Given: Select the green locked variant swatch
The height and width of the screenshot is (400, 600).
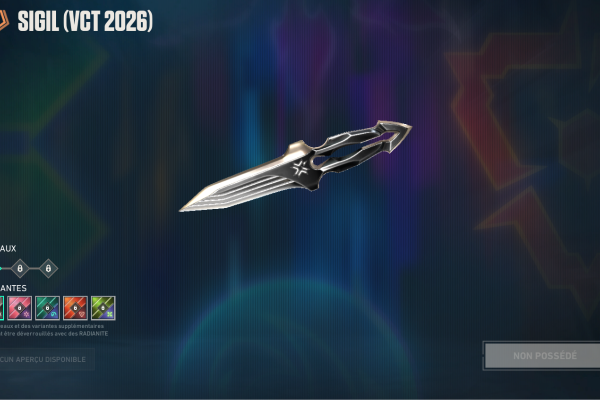Looking at the screenshot, I should coord(104,308).
